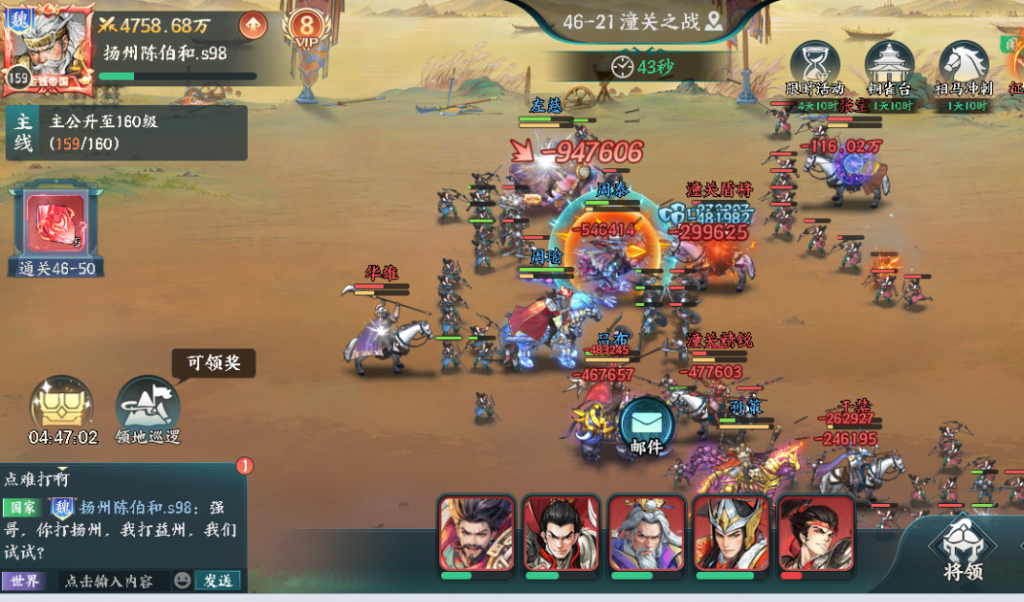Click the chat message input field

(110, 580)
